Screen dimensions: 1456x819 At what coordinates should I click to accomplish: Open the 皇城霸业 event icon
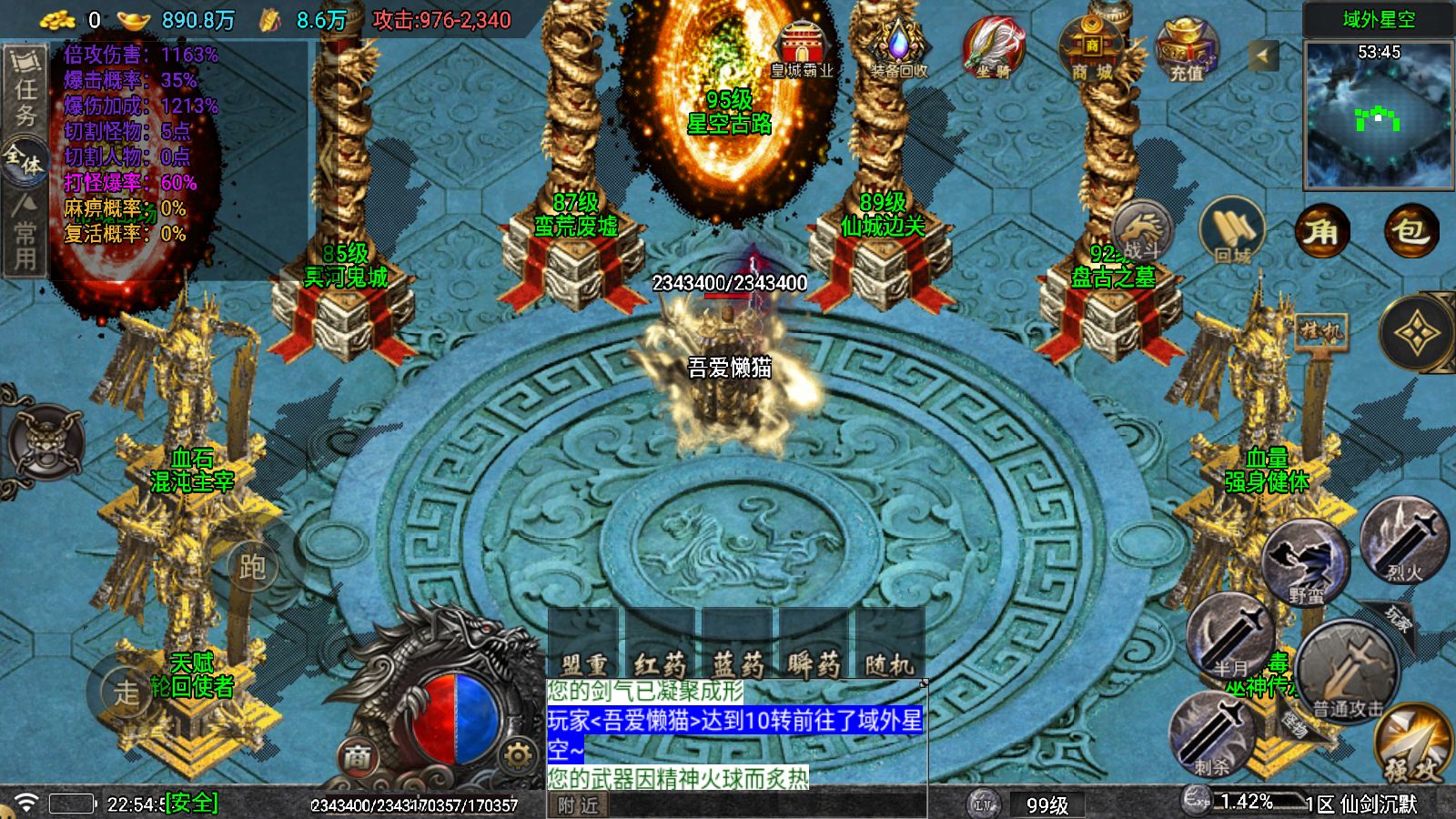[801, 50]
